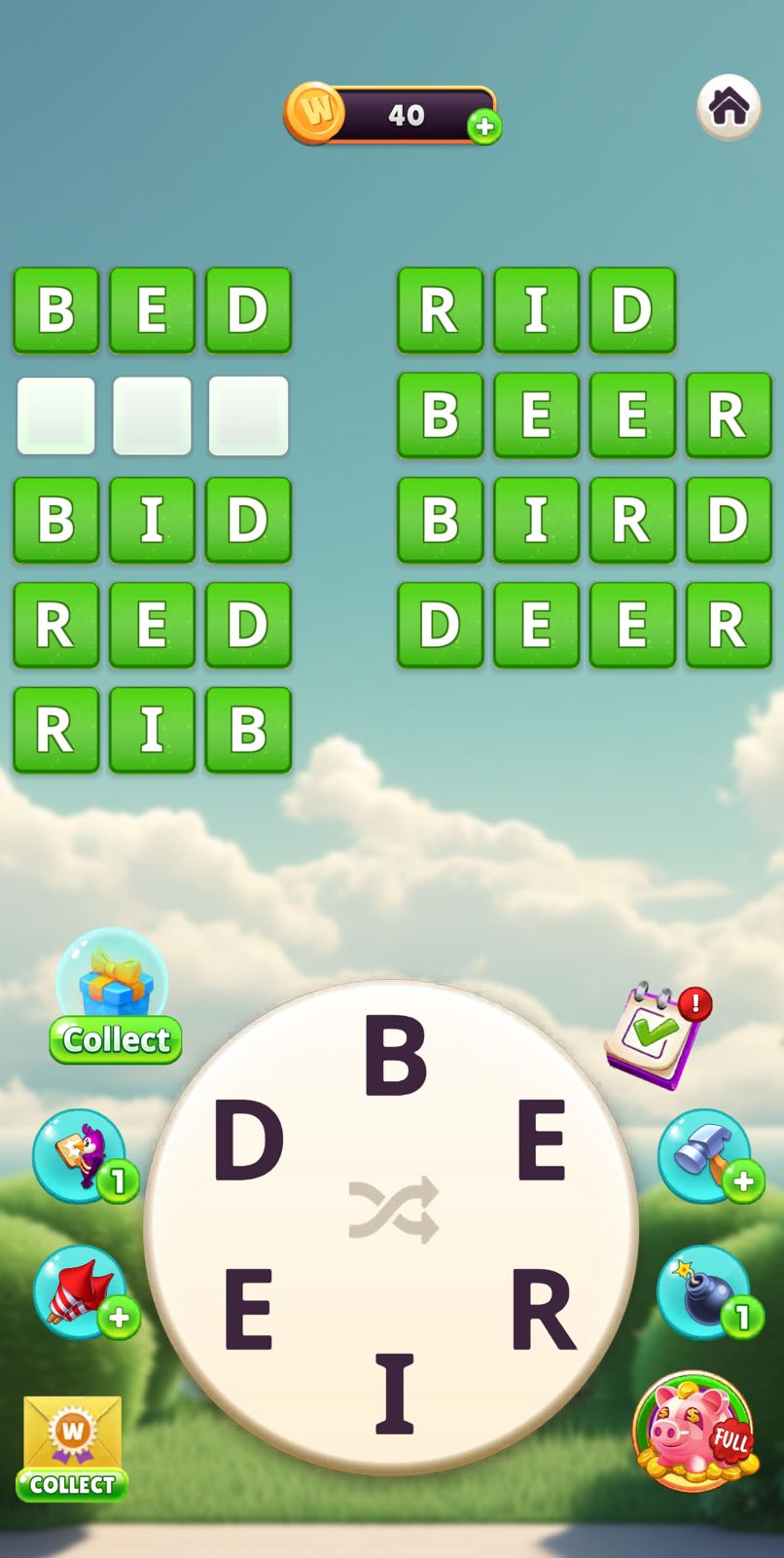Pick letter I in the wheel
The image size is (784, 1558).
(x=395, y=1395)
